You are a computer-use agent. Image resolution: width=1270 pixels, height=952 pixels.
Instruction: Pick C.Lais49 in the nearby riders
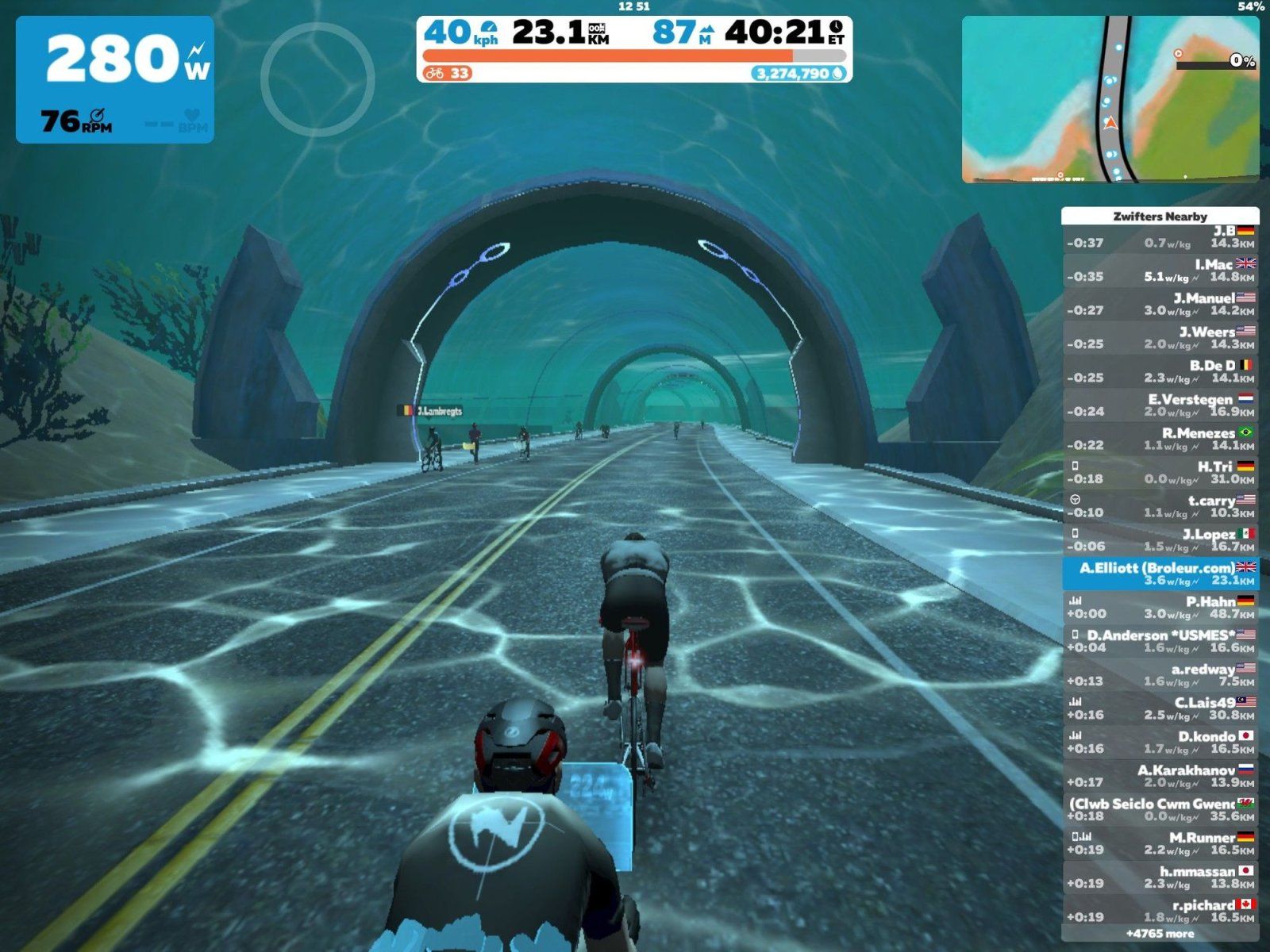(1160, 708)
